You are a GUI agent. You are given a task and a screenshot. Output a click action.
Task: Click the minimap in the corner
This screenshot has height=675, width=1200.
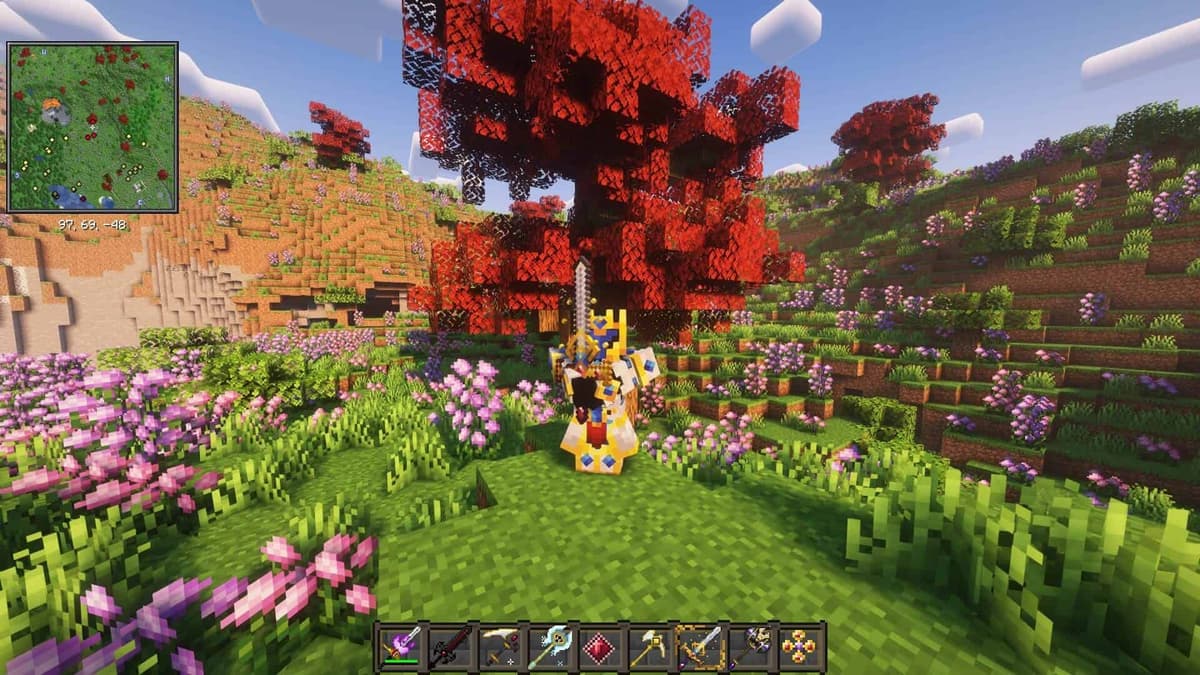(92, 127)
